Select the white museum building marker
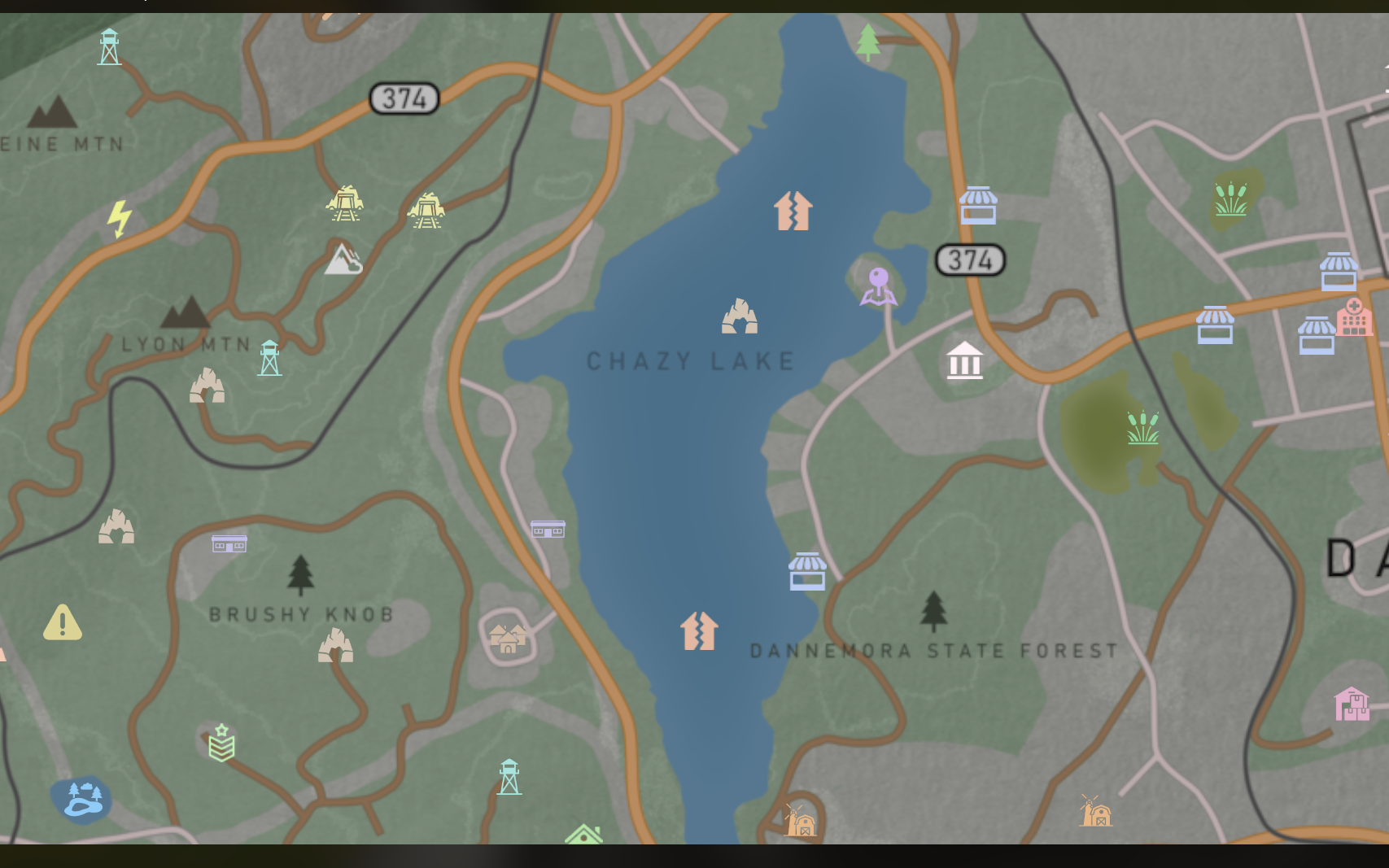The width and height of the screenshot is (1389, 868). tap(964, 360)
